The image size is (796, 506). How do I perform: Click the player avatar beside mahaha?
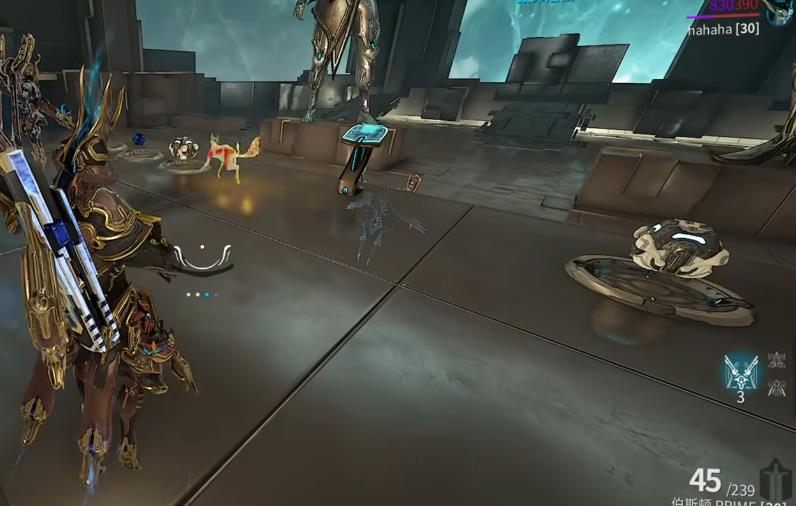point(781,11)
